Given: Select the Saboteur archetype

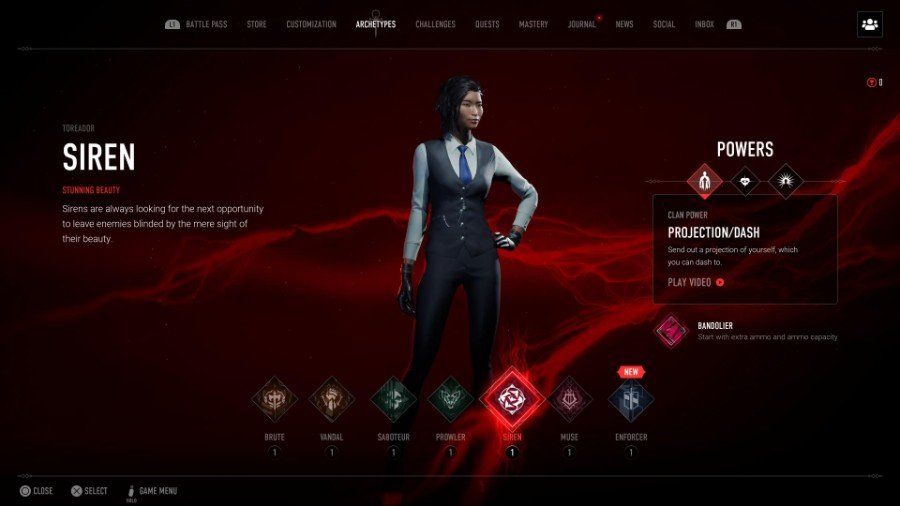Looking at the screenshot, I should 393,400.
